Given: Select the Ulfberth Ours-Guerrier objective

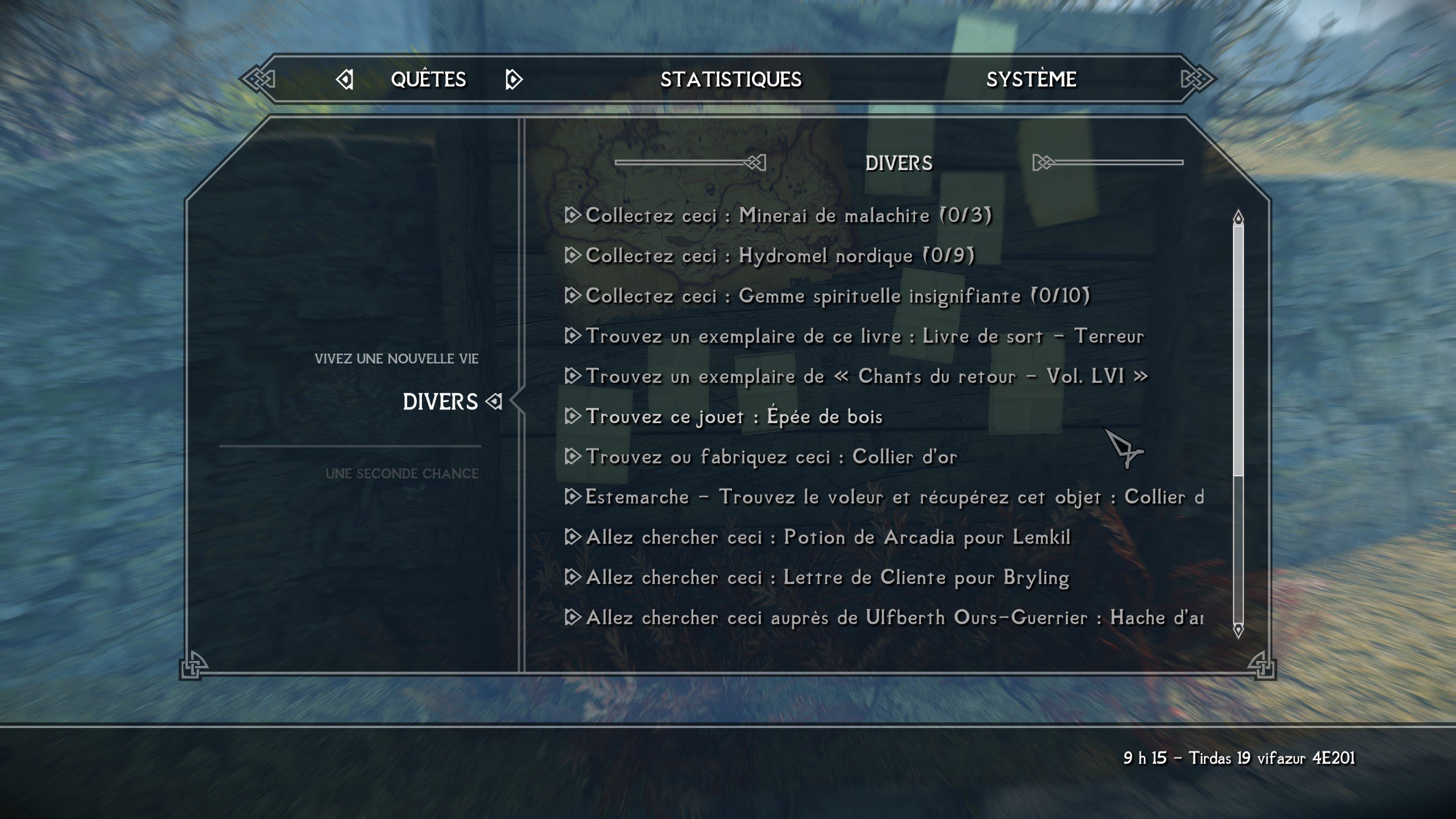Looking at the screenshot, I should pyautogui.click(x=893, y=618).
